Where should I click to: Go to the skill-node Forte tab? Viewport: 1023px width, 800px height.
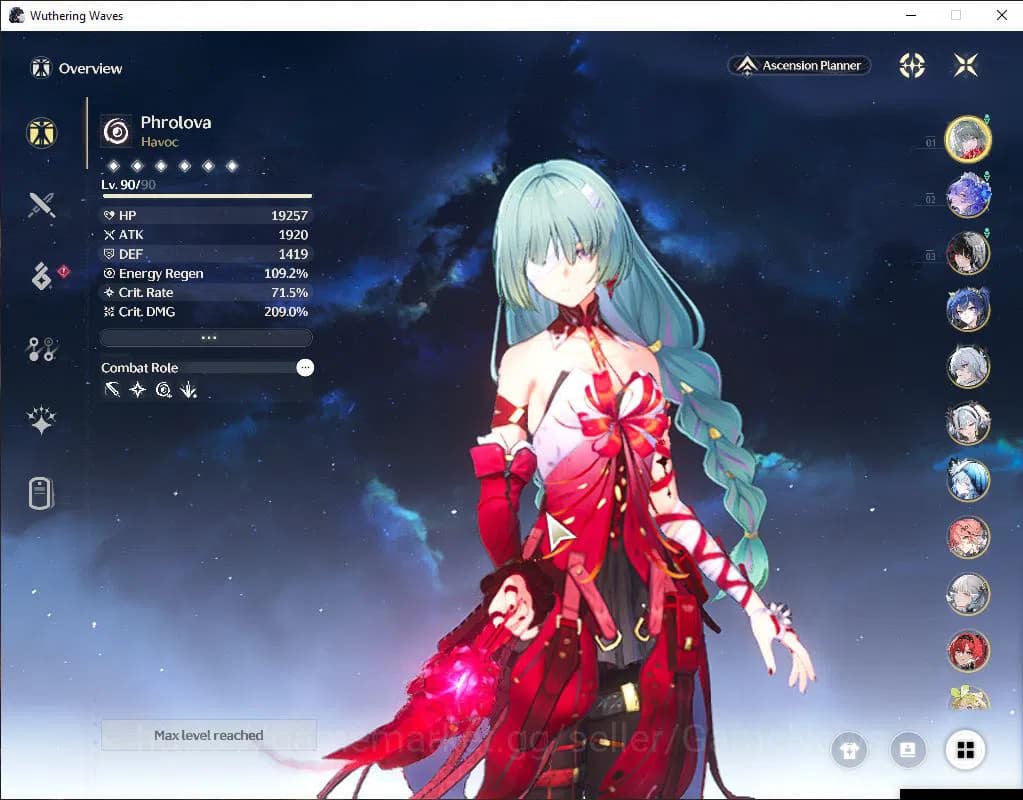click(x=41, y=349)
